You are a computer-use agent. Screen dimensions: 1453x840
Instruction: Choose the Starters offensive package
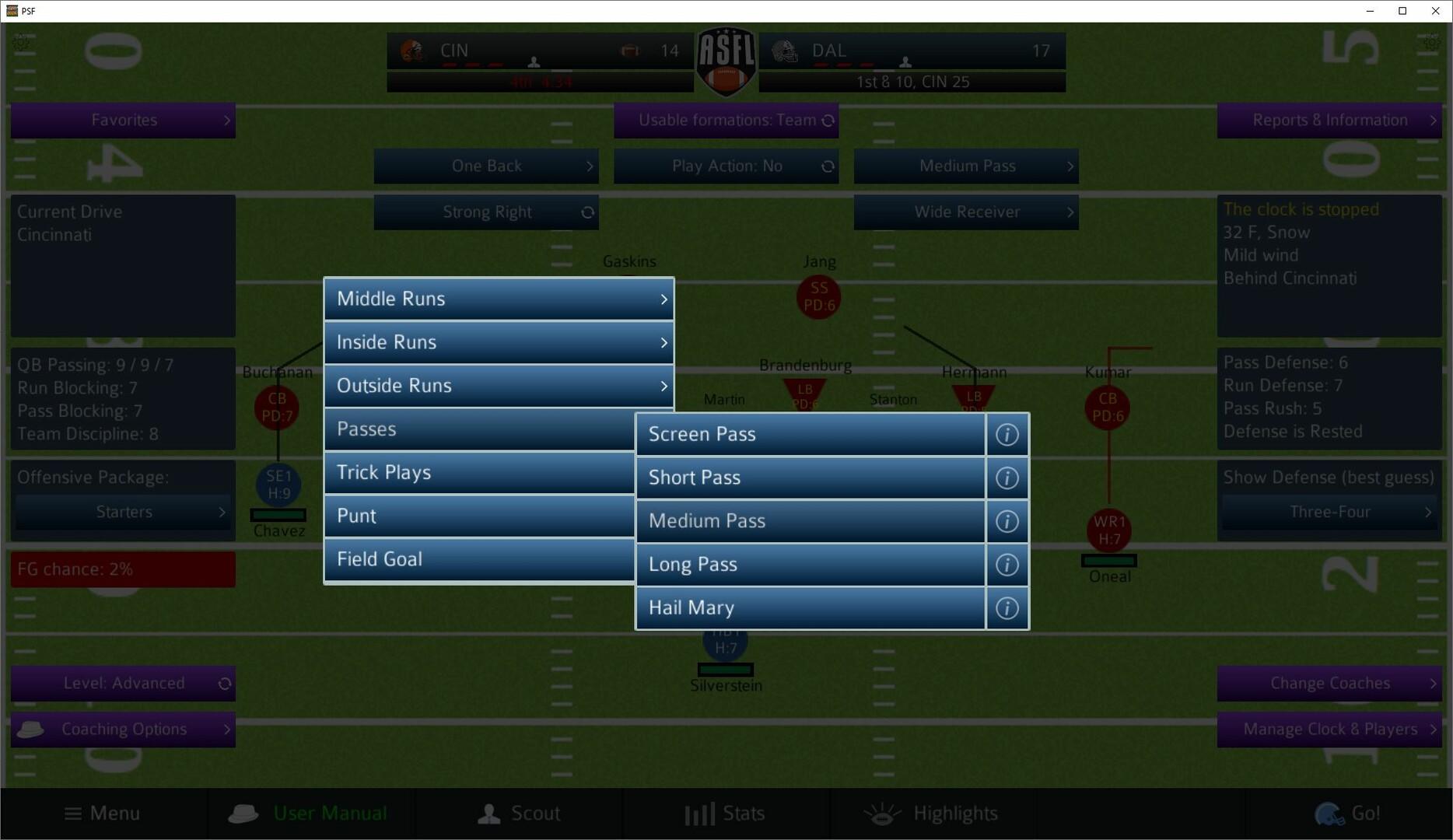pyautogui.click(x=122, y=511)
